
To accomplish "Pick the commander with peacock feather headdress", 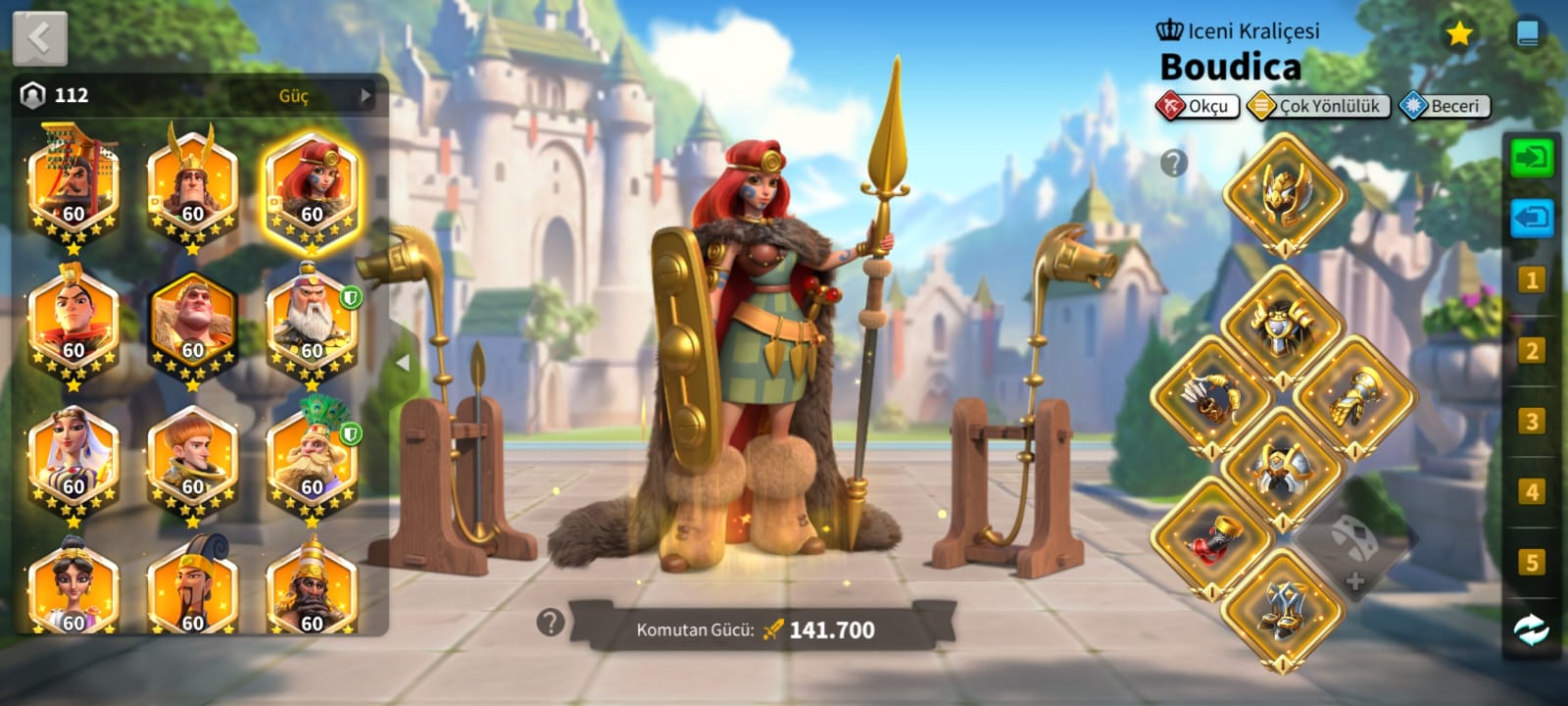I will pyautogui.click(x=312, y=461).
